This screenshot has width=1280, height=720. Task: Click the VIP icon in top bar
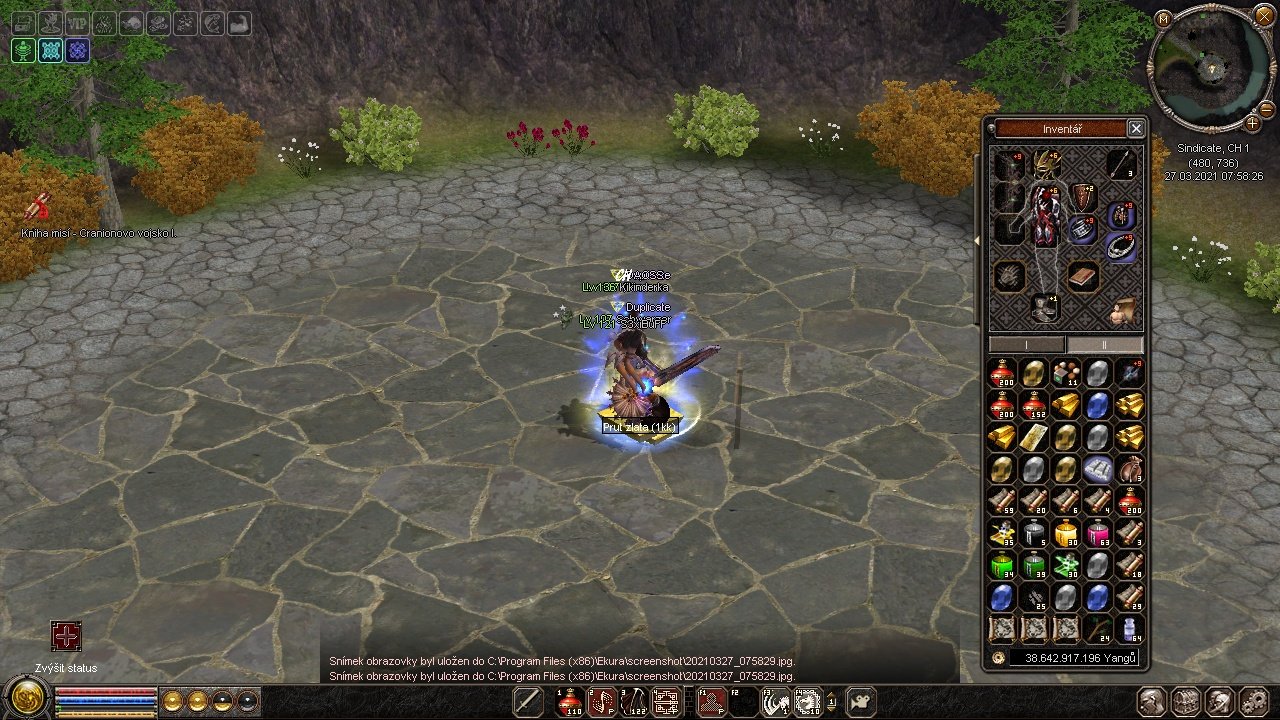click(79, 23)
